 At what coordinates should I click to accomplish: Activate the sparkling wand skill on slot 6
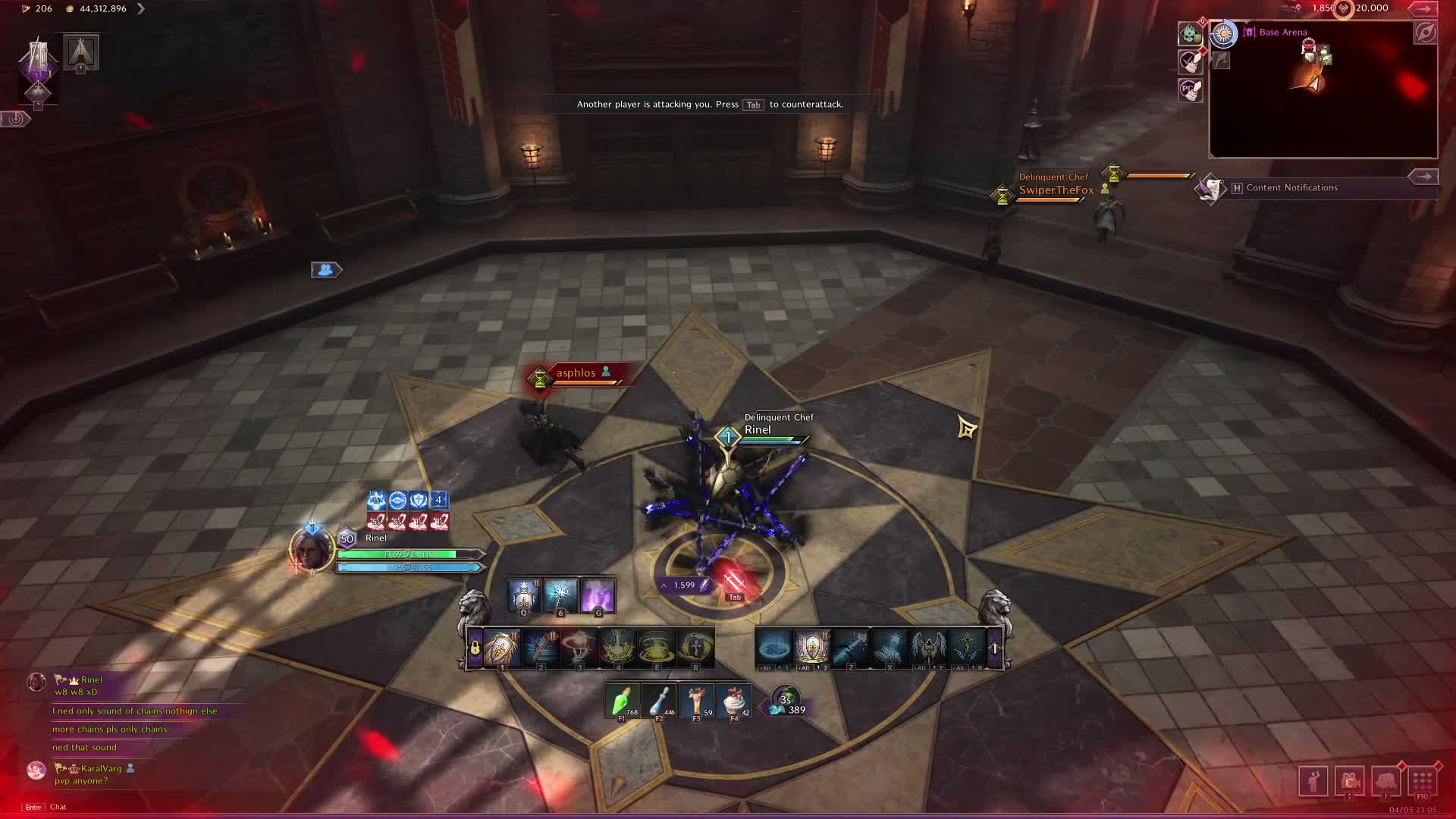click(x=560, y=595)
